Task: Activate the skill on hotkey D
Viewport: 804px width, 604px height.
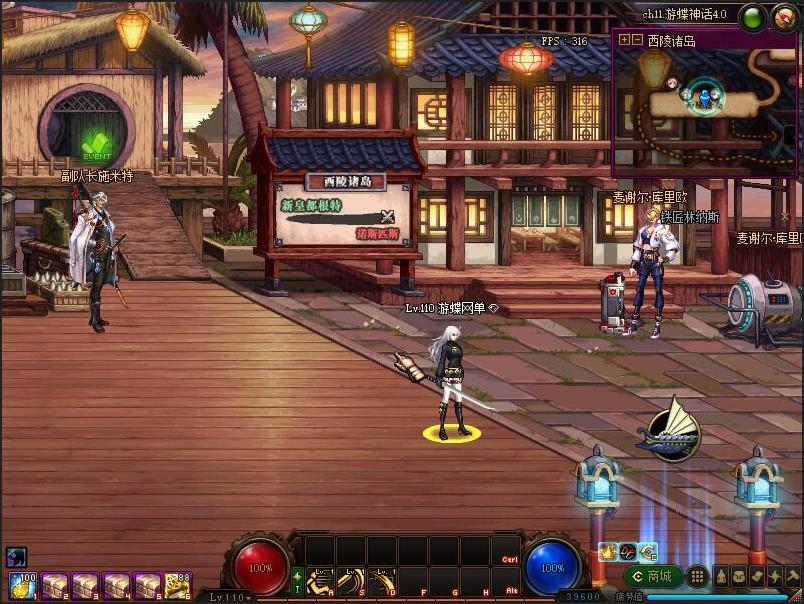Action: point(382,581)
